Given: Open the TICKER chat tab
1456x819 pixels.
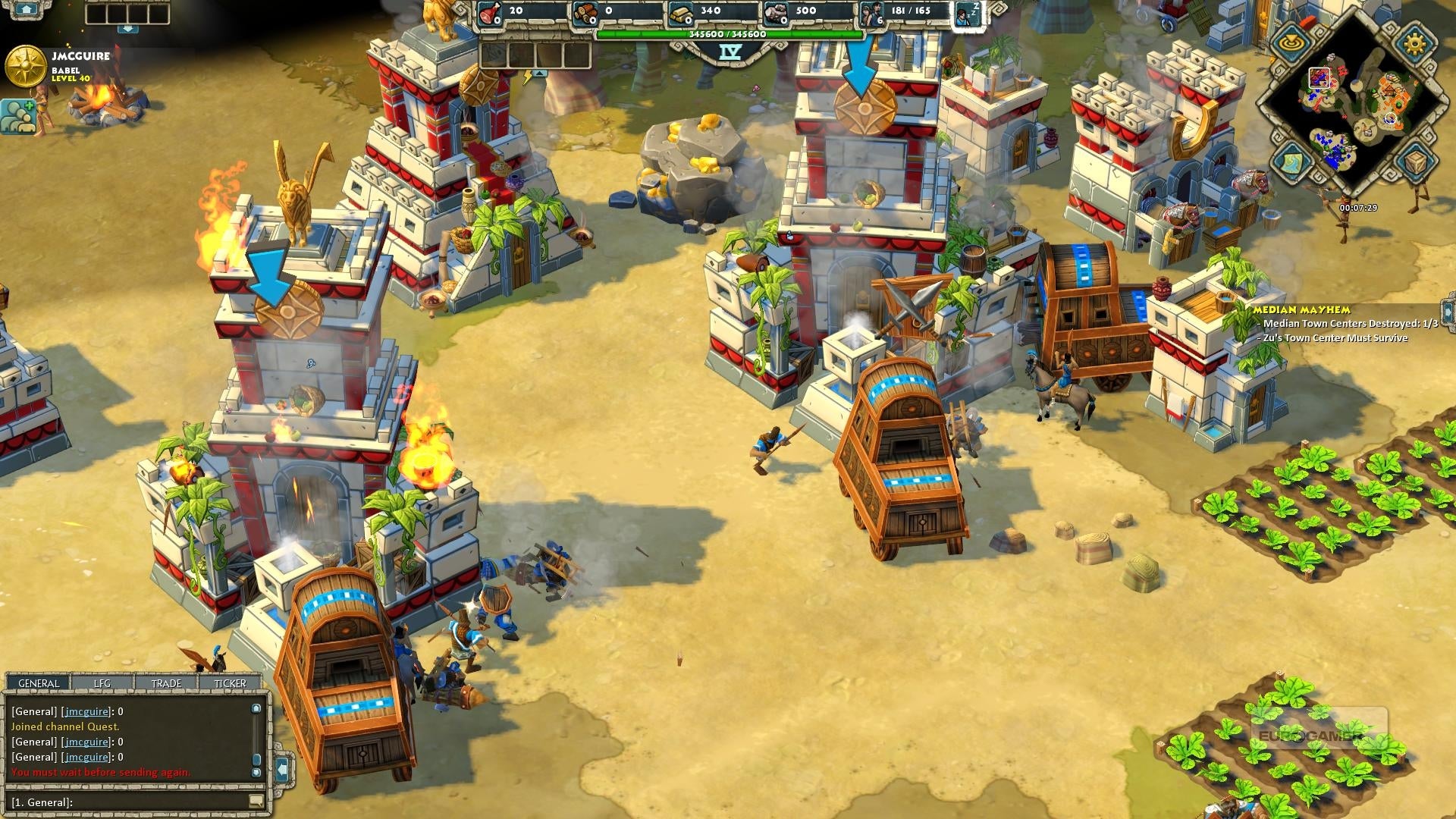Looking at the screenshot, I should click(x=230, y=683).
